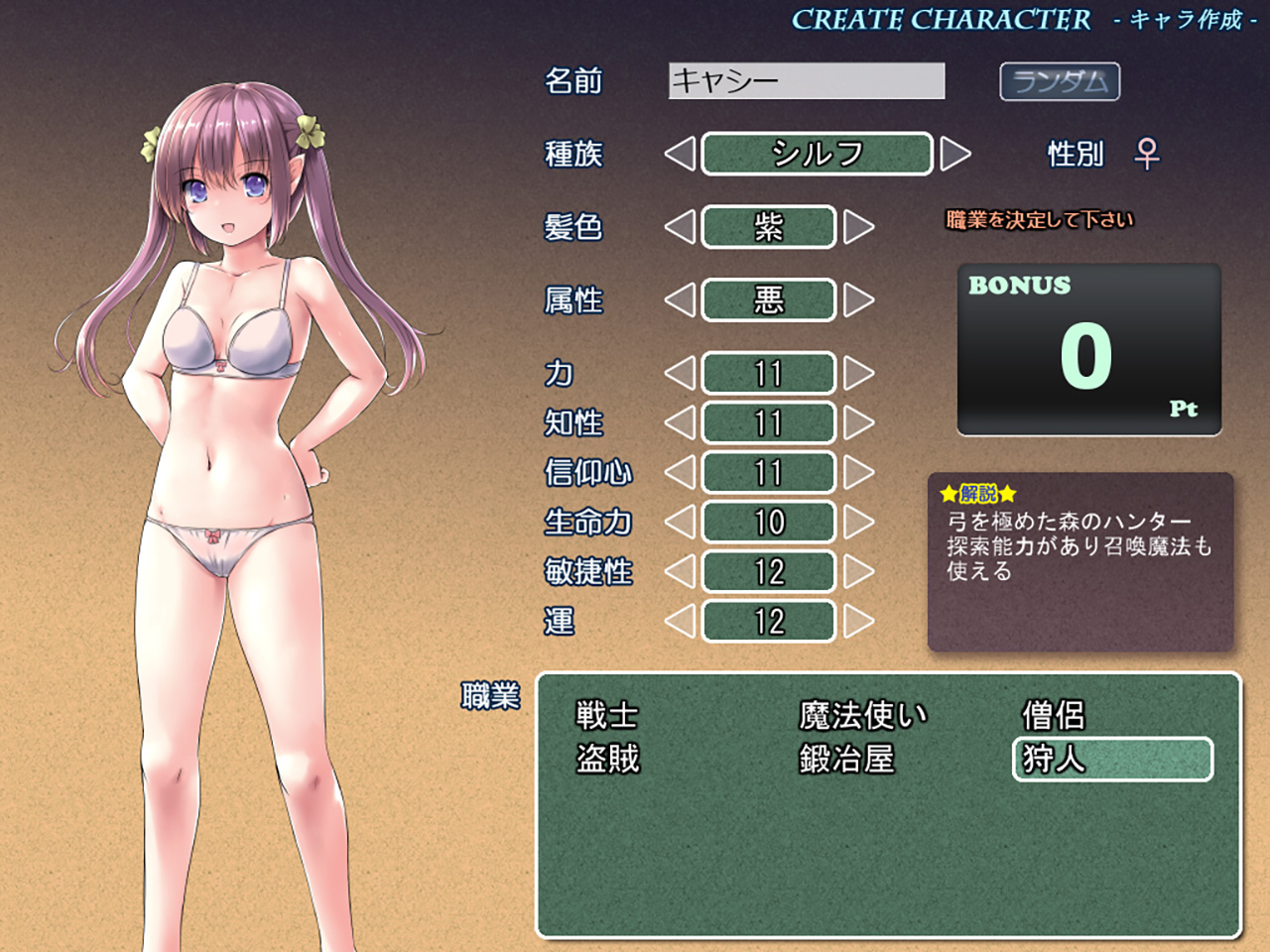1270x952 pixels.
Task: Select the 戦士 warrior class
Action: point(607,715)
